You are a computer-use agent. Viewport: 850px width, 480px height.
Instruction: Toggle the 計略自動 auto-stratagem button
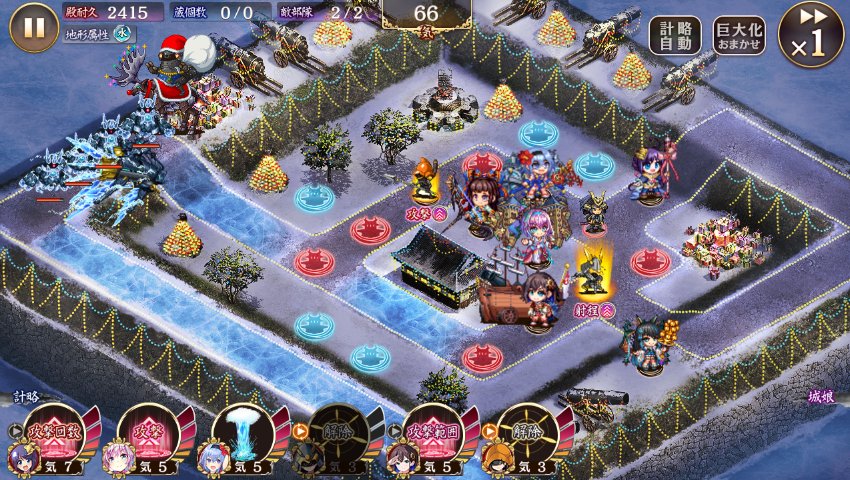pos(675,36)
